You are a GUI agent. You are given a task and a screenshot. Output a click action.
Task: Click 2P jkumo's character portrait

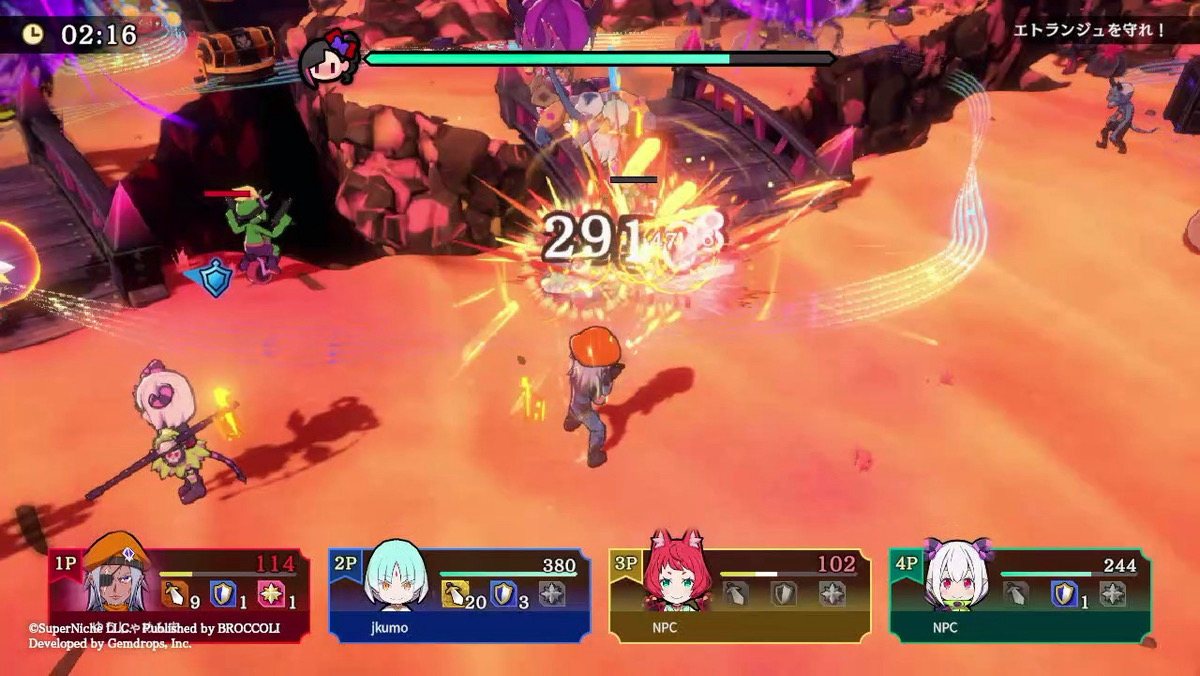397,576
